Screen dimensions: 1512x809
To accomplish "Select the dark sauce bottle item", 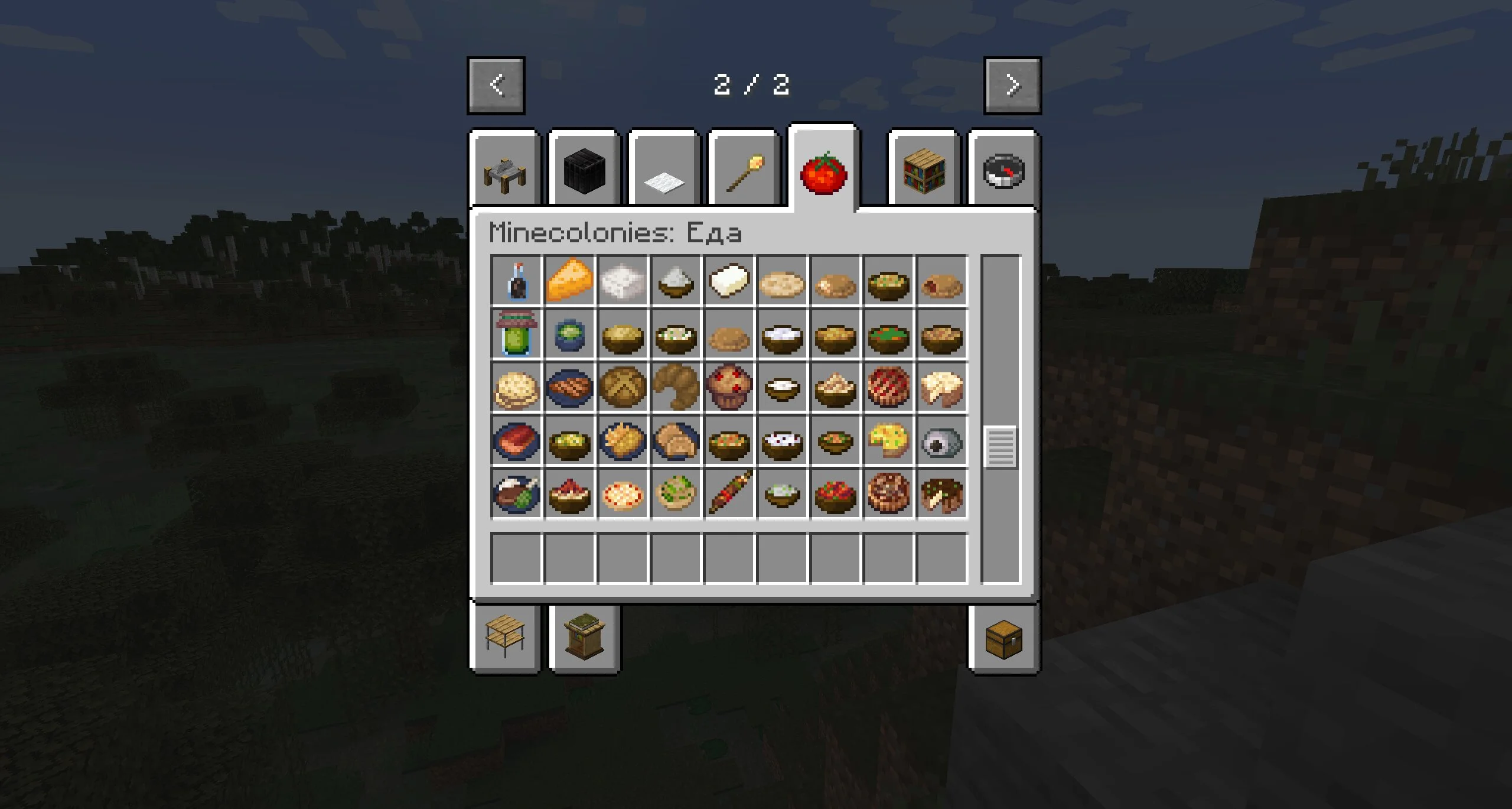I will point(516,281).
